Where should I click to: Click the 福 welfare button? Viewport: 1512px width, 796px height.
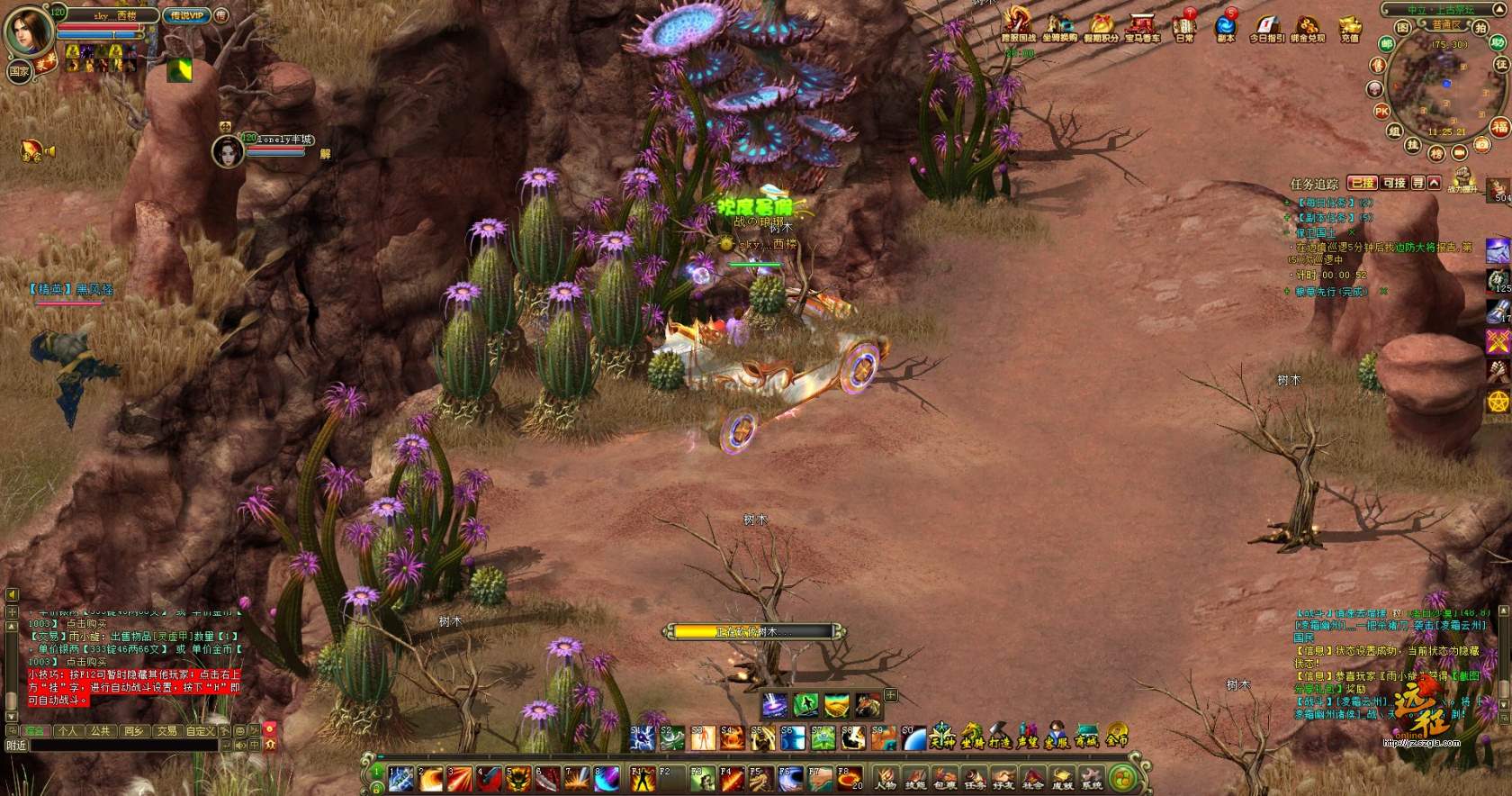1499,126
